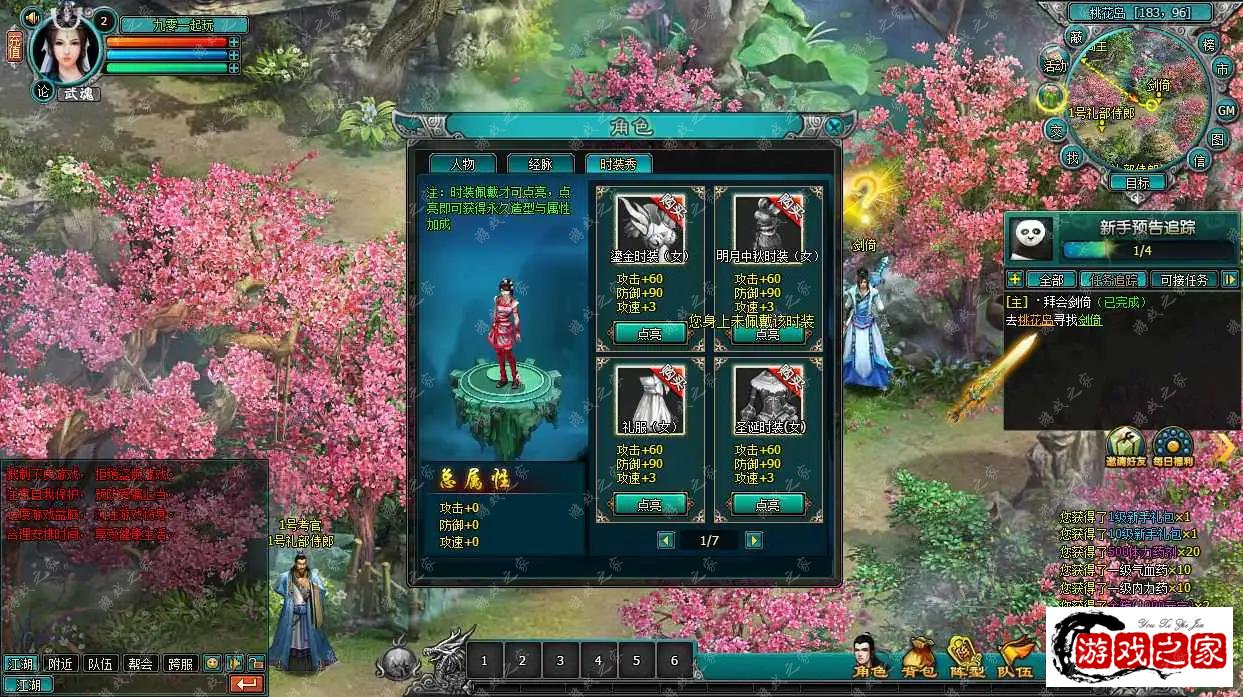
Task: Switch to the 人物 tab
Action: [x=461, y=164]
